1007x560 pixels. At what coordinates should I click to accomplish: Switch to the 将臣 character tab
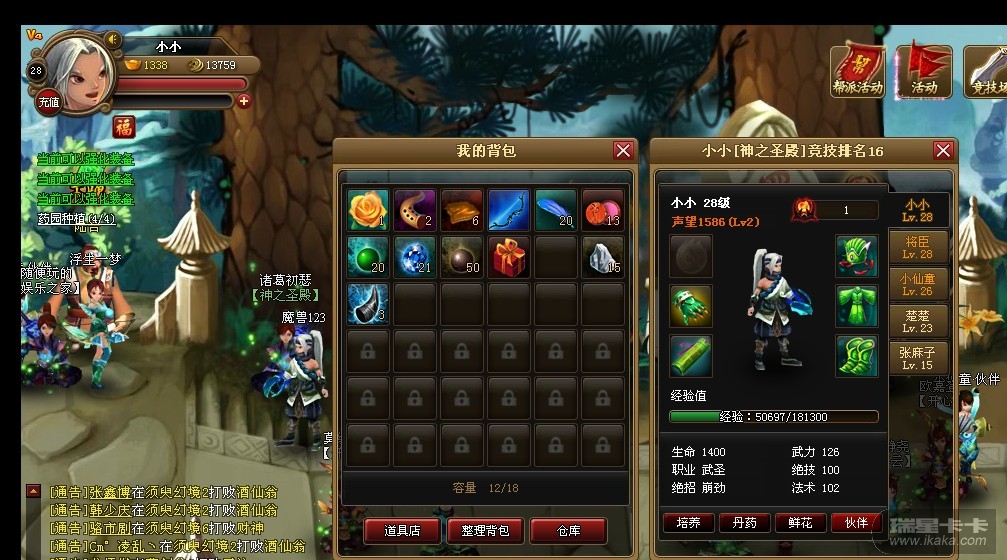918,248
